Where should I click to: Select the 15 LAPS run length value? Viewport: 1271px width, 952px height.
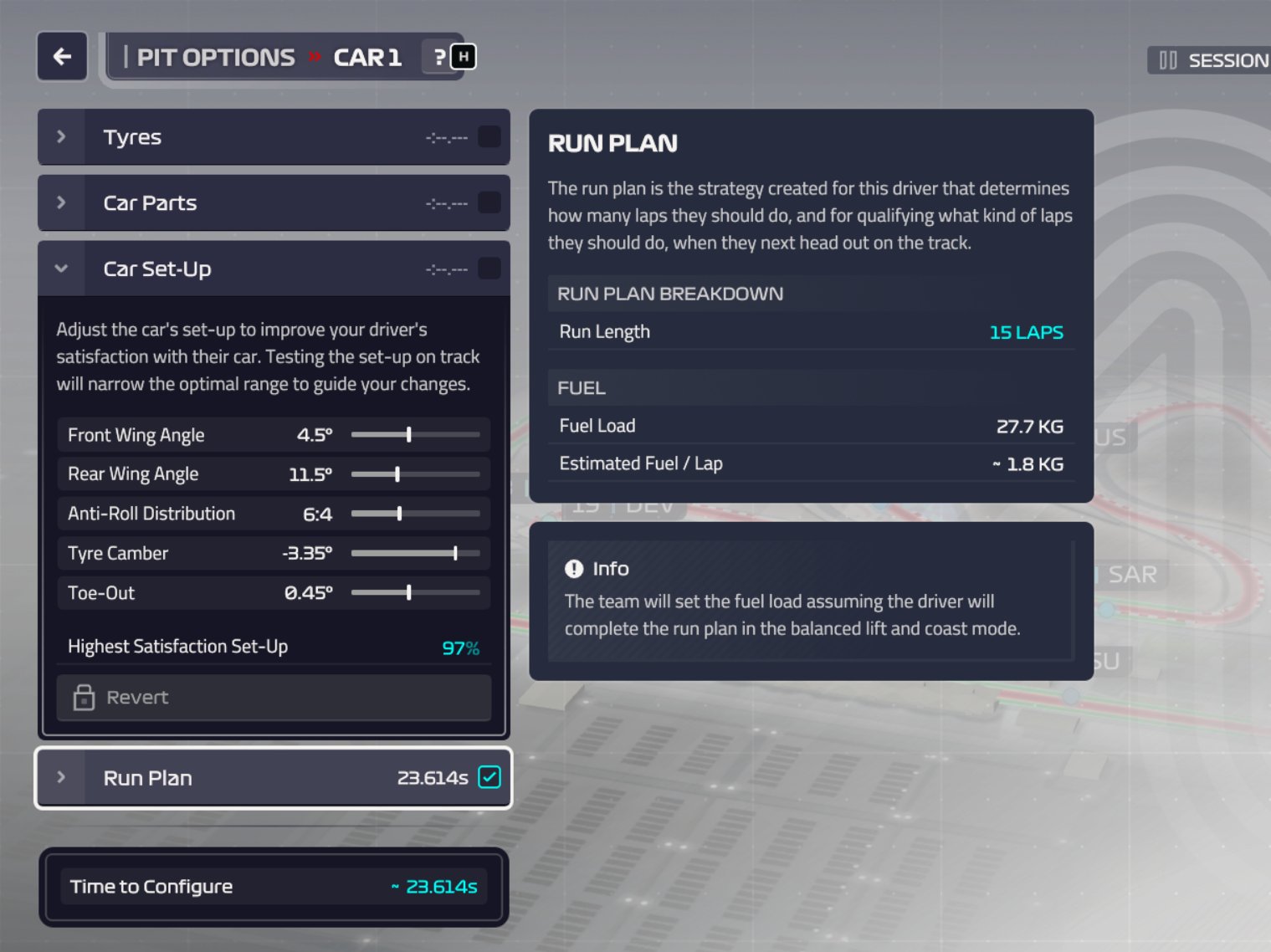point(1026,332)
